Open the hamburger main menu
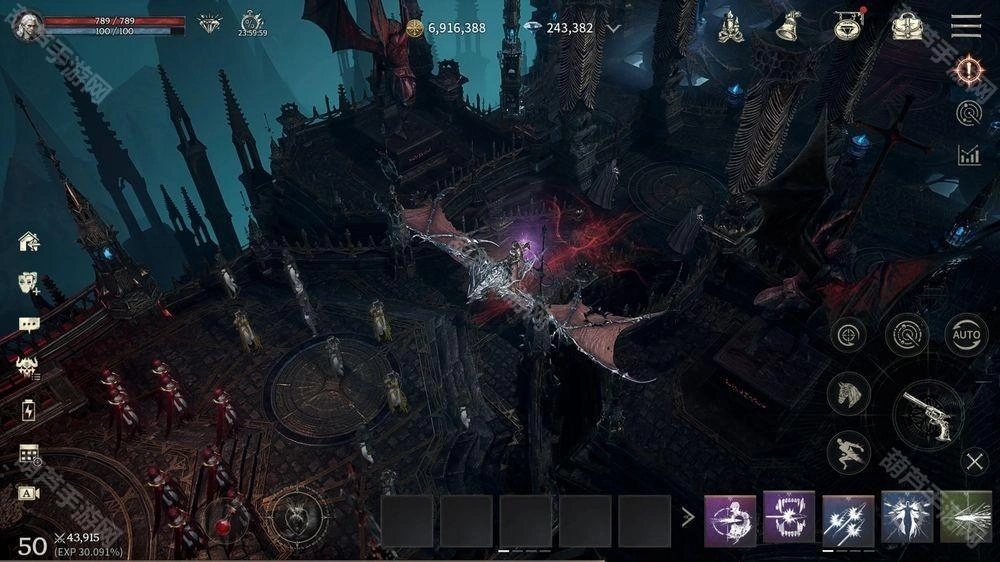1000x562 pixels. (x=966, y=26)
